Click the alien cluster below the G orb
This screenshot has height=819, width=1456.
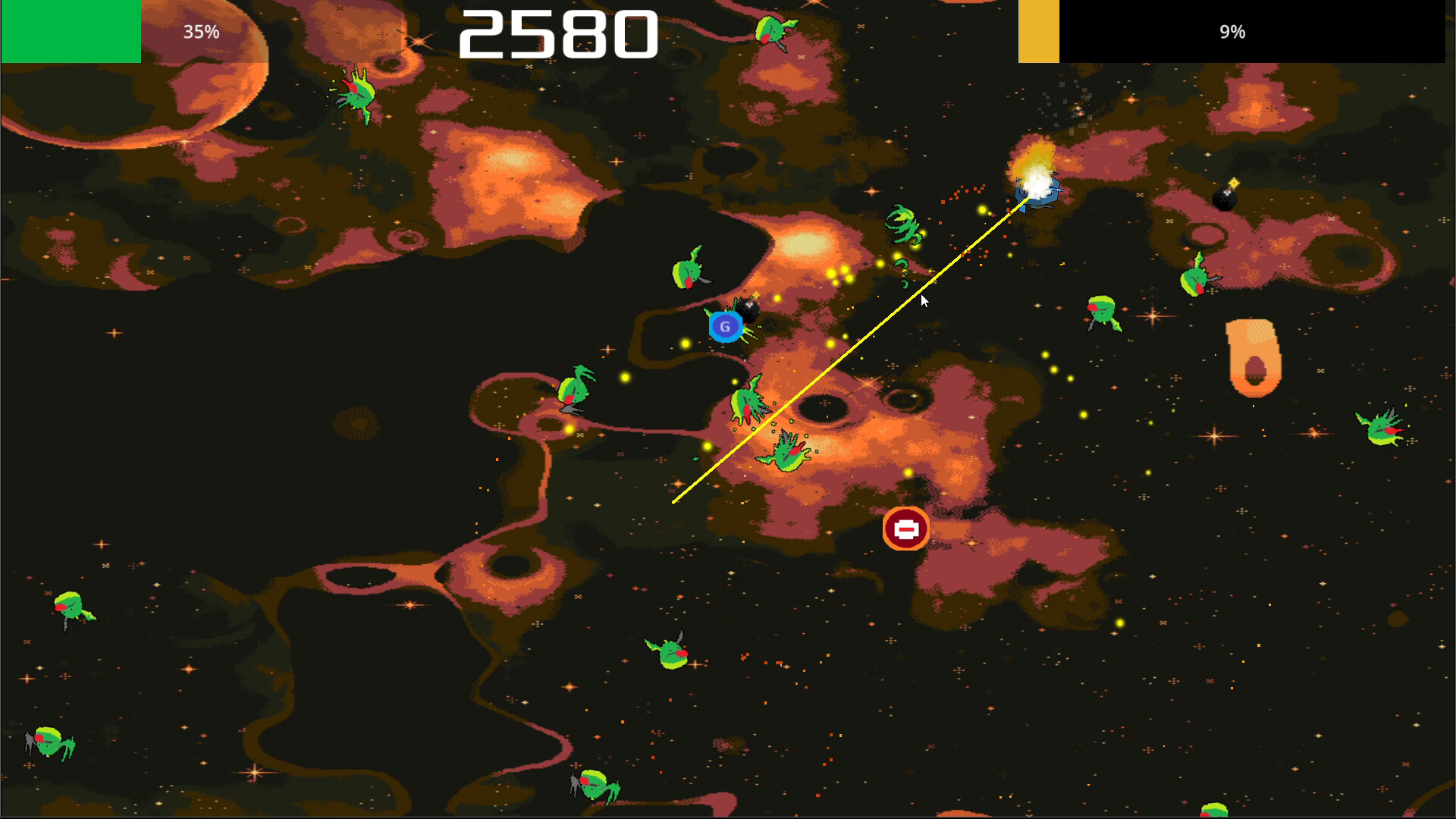pos(747,403)
